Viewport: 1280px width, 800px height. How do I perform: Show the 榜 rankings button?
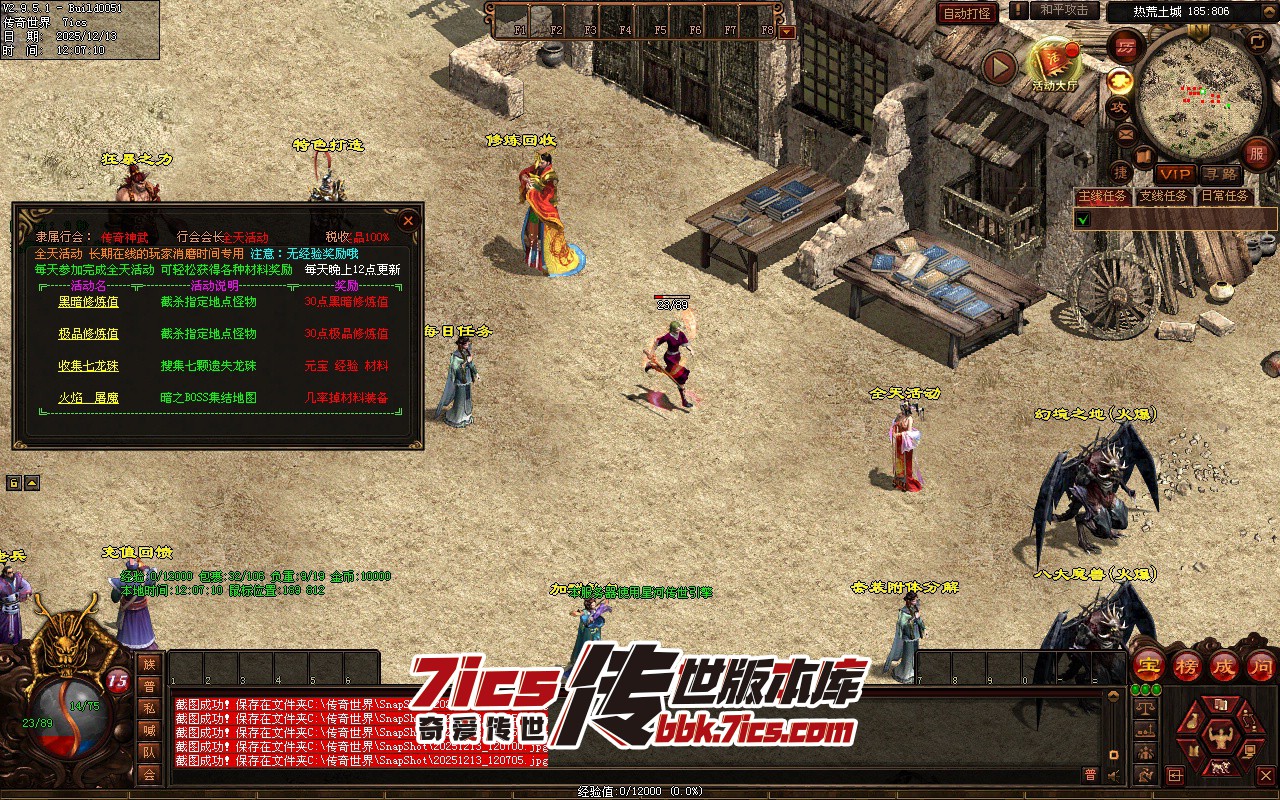pos(1187,666)
